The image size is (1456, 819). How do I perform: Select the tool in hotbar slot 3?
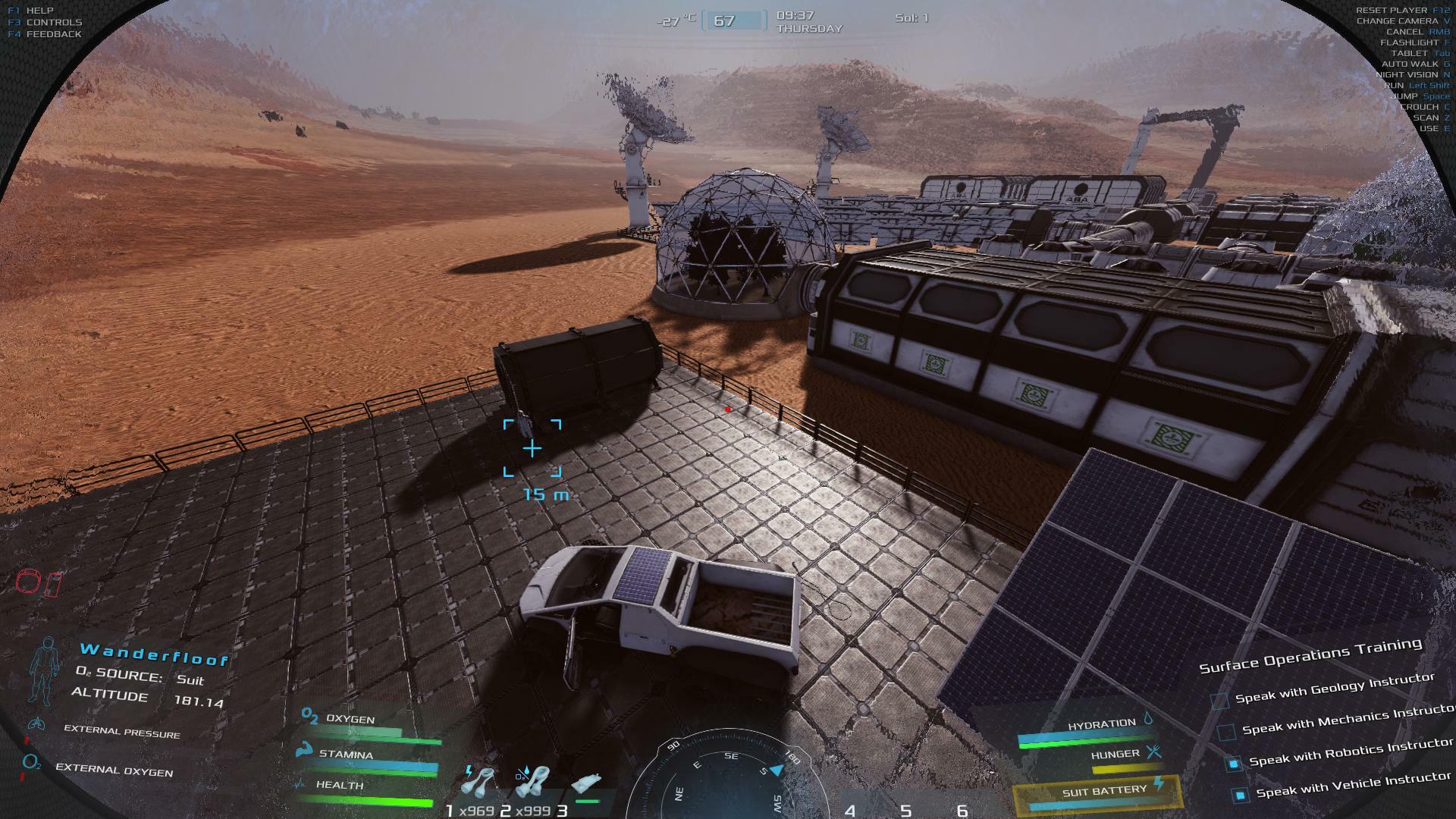click(x=586, y=786)
